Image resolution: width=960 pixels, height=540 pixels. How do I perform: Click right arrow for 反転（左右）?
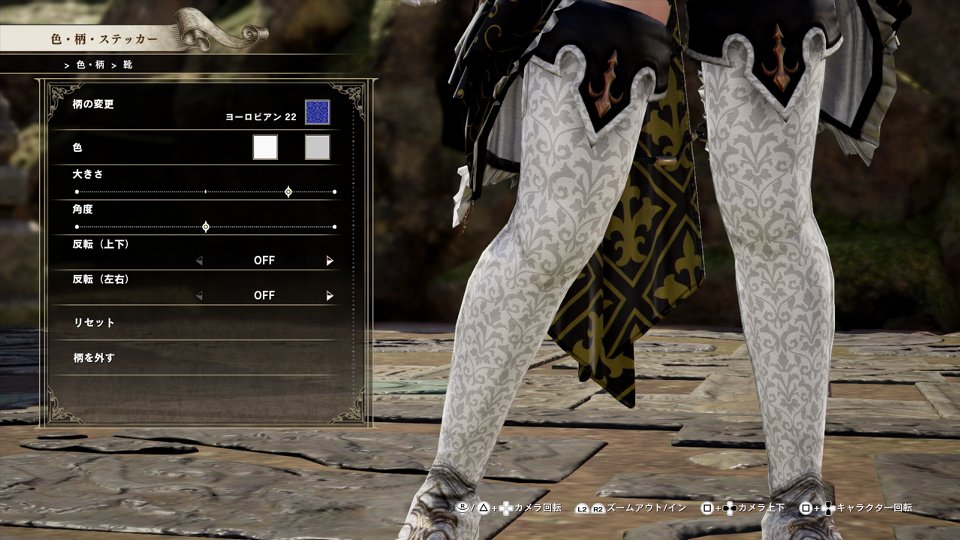point(329,296)
